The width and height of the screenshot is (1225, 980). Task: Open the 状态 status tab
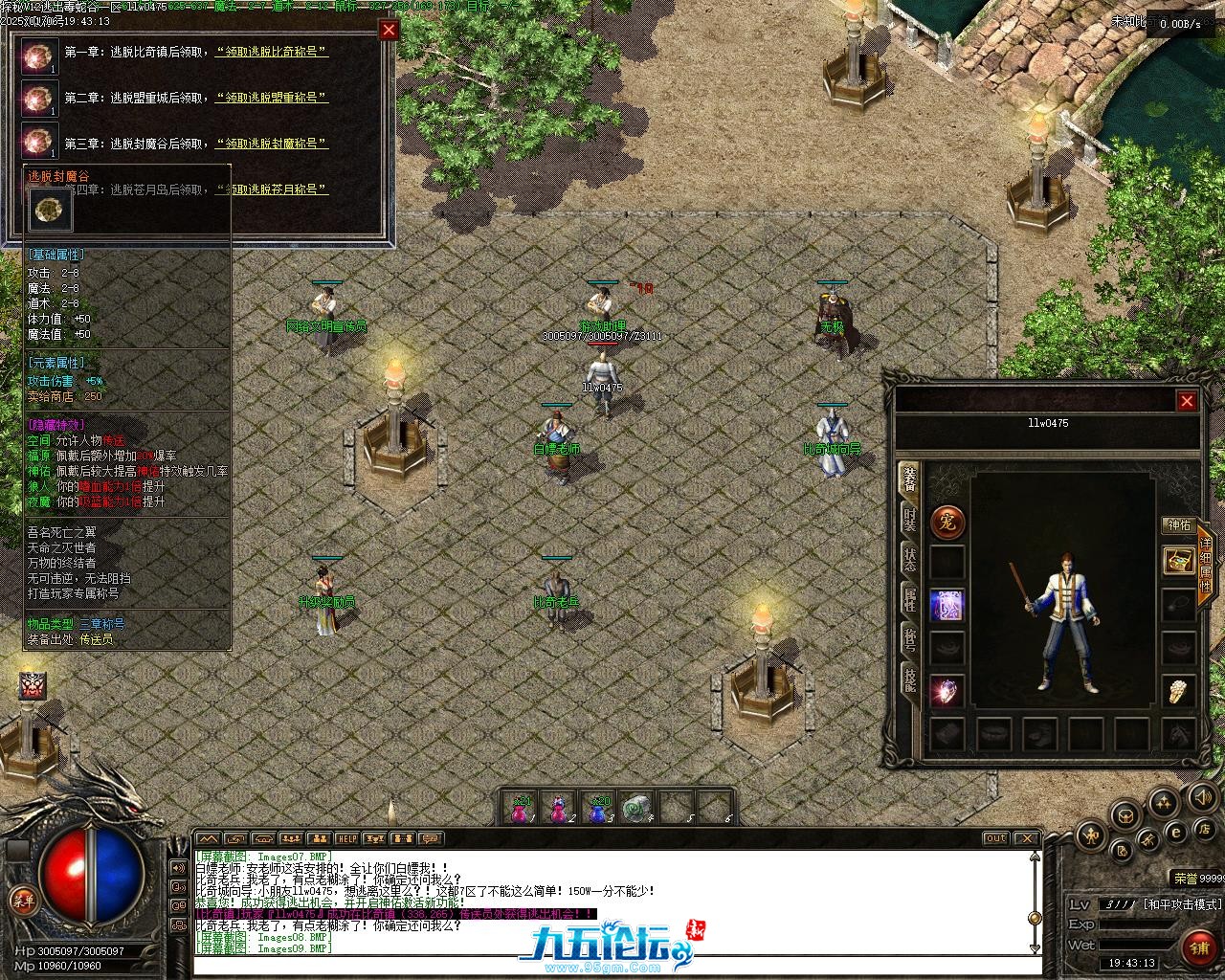click(x=908, y=560)
